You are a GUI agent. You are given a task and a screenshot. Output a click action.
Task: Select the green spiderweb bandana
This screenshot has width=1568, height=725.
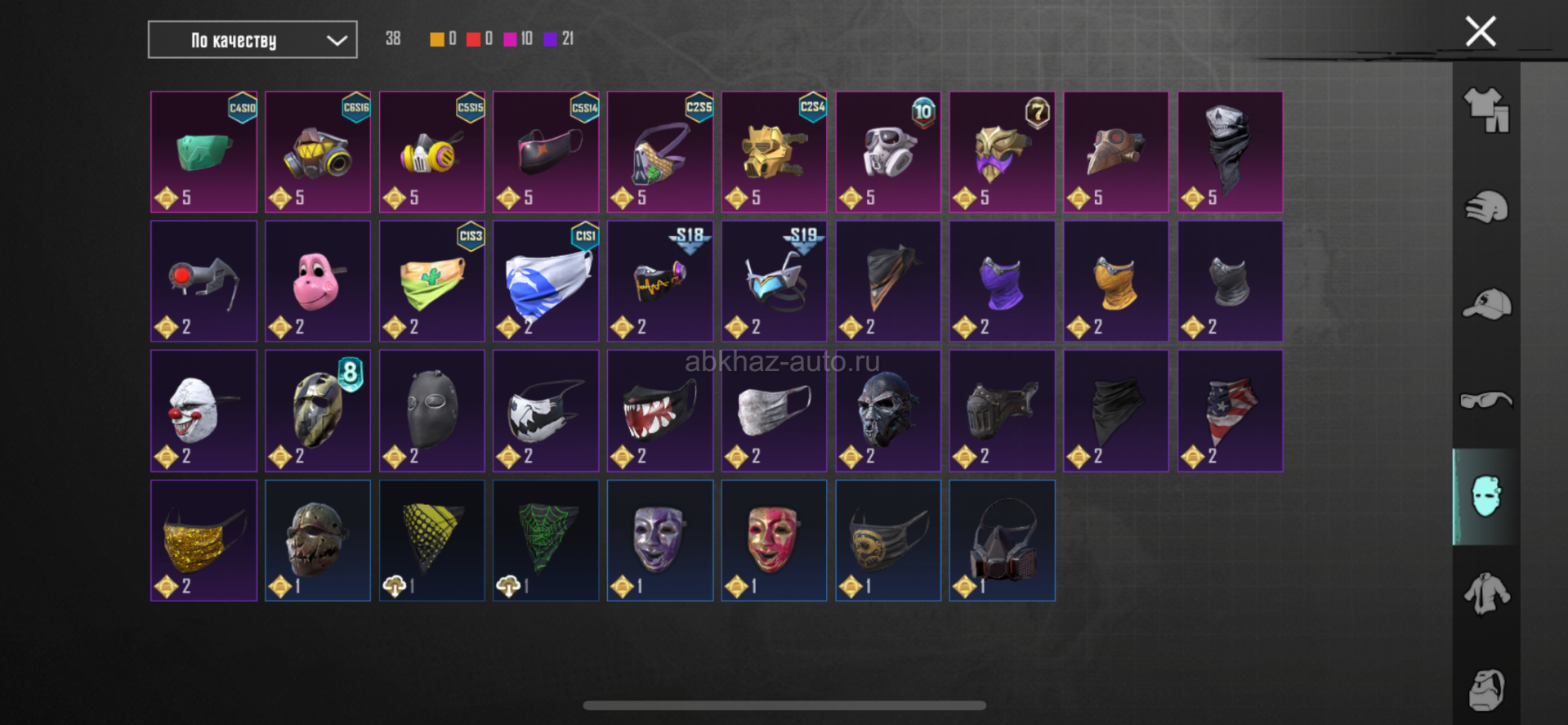[546, 540]
